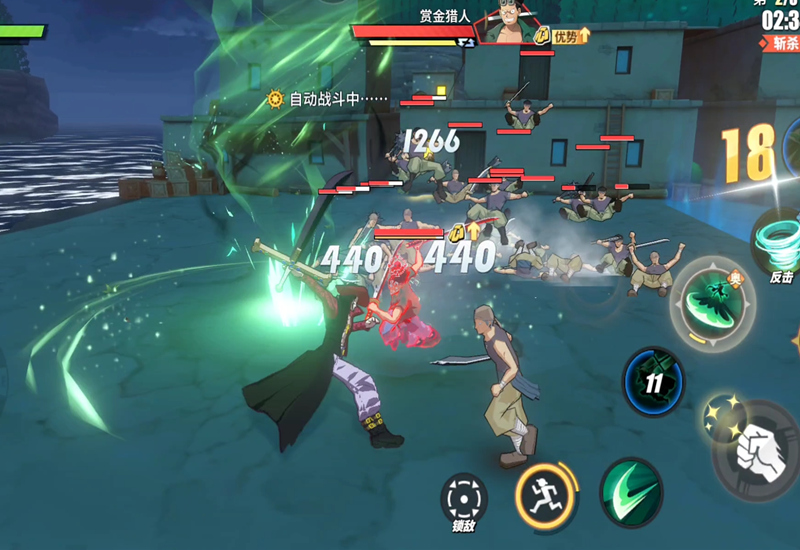Viewport: 800px width, 550px height.
Task: Tap the fist basic attack button
Action: click(x=758, y=452)
